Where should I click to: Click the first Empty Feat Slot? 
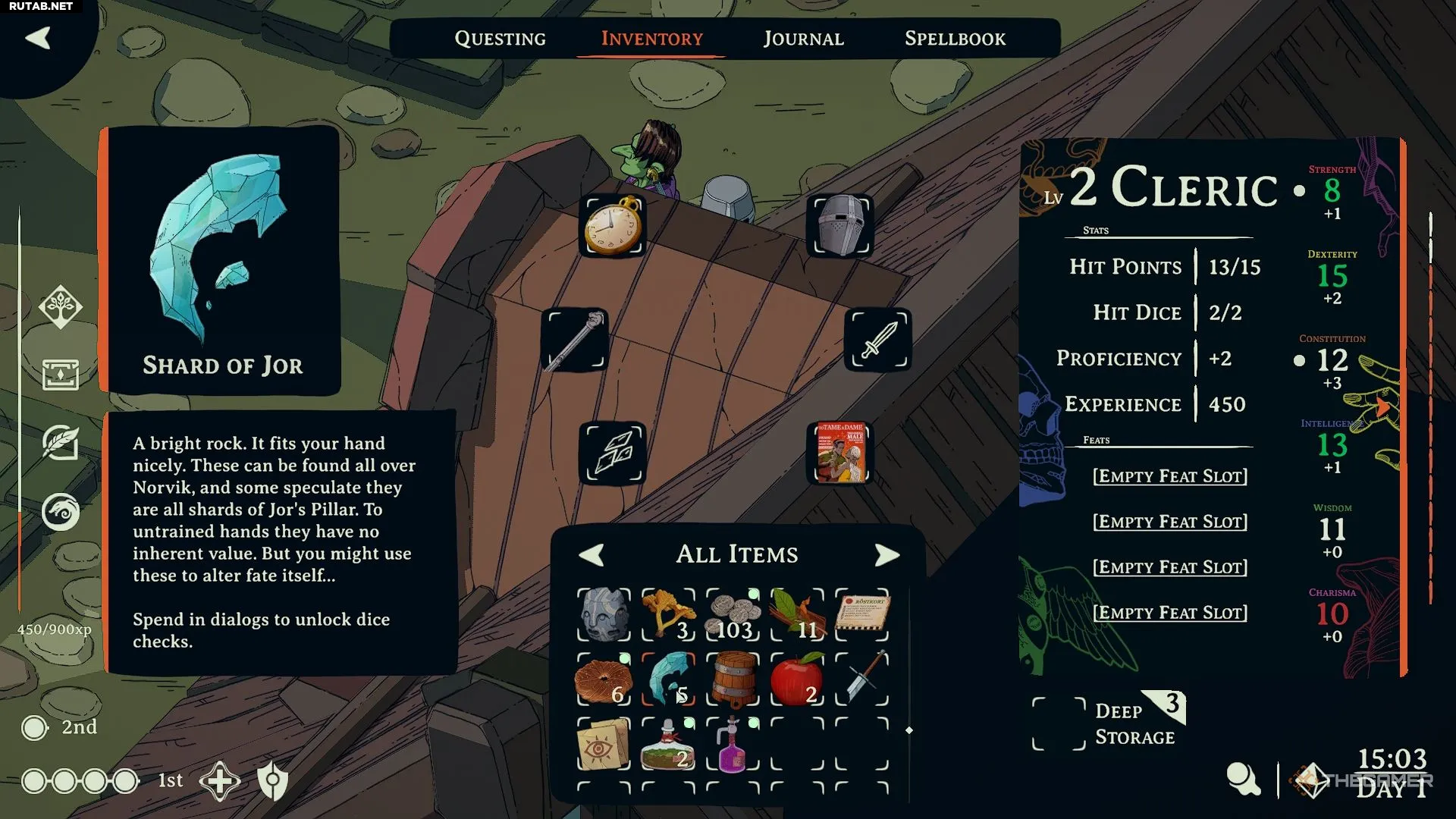(1169, 476)
